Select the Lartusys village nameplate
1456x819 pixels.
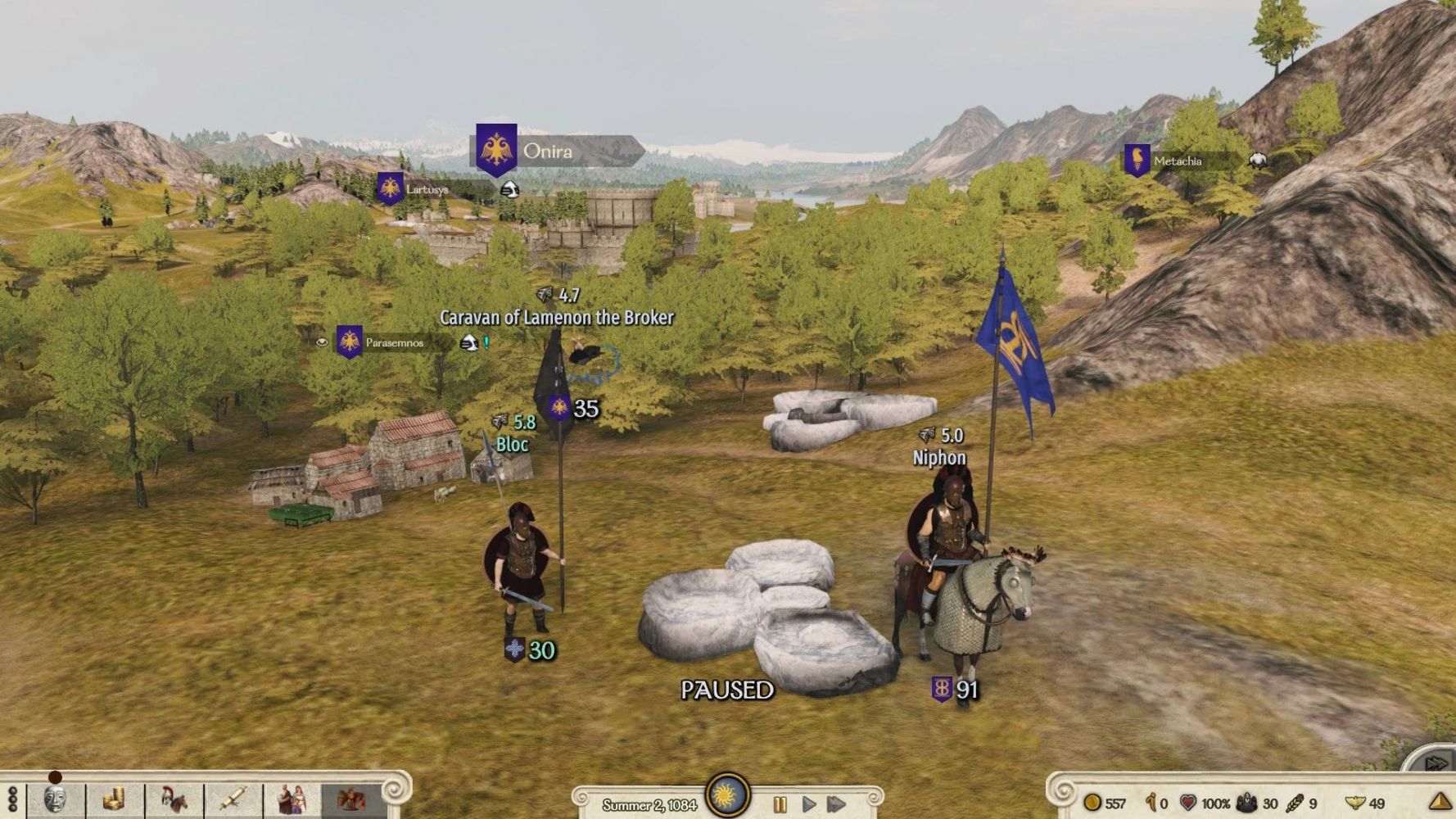[x=427, y=189]
